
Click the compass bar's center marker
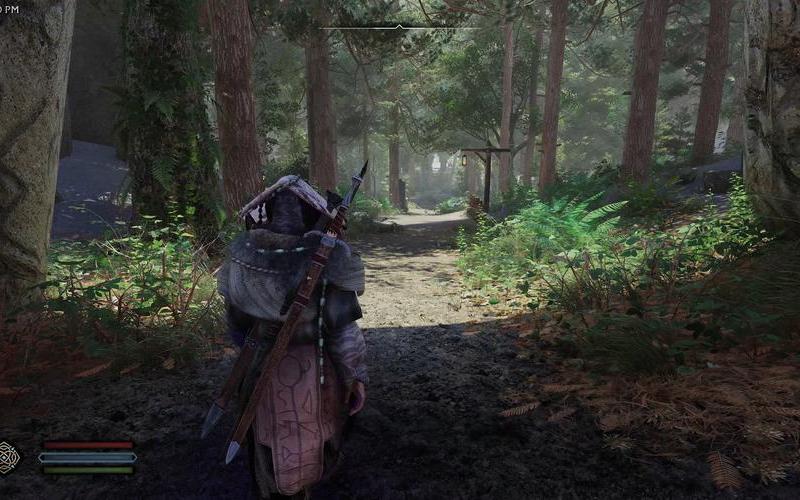[x=400, y=26]
